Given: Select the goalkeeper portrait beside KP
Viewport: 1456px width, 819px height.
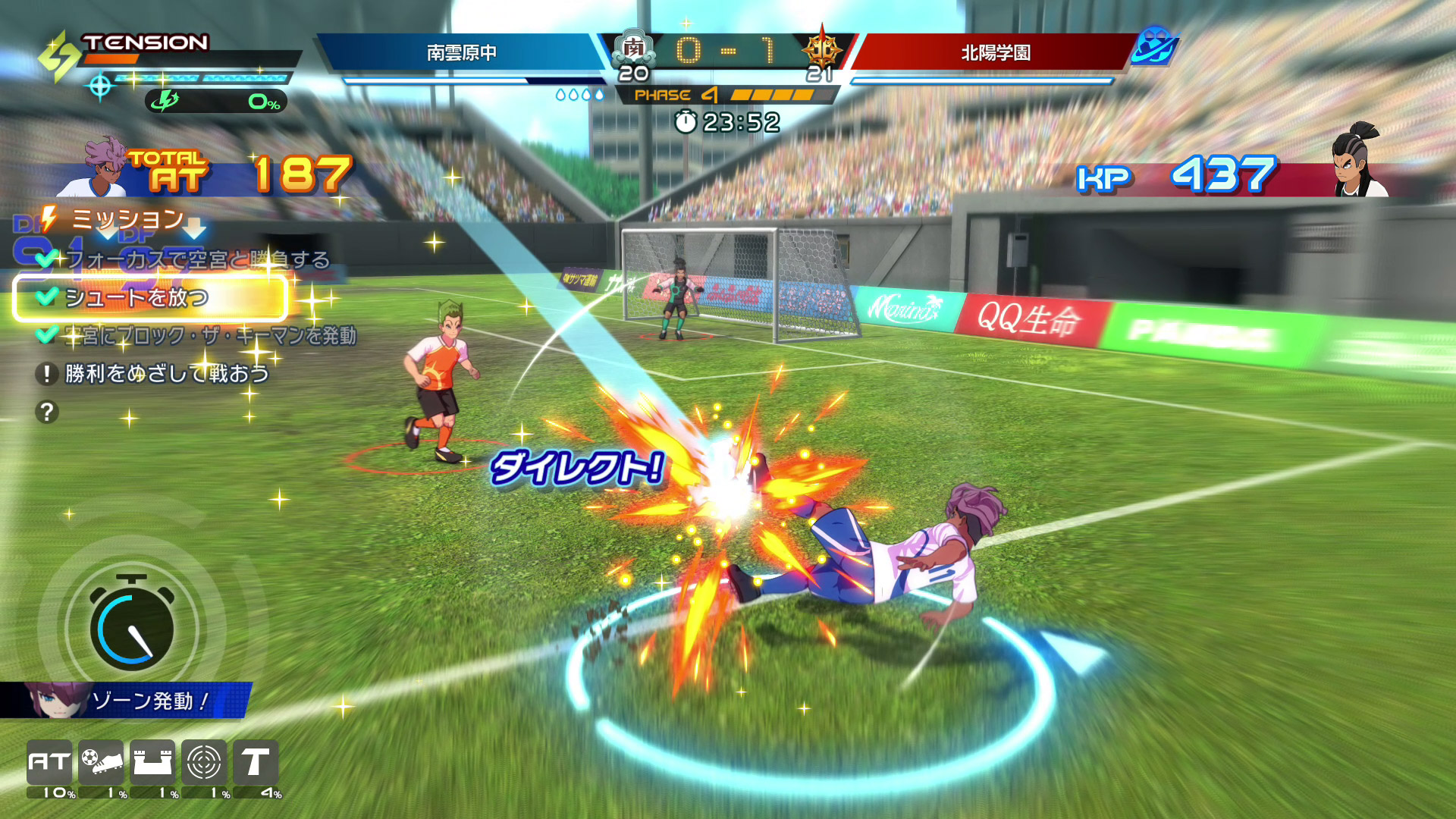Looking at the screenshot, I should coord(1357,161).
